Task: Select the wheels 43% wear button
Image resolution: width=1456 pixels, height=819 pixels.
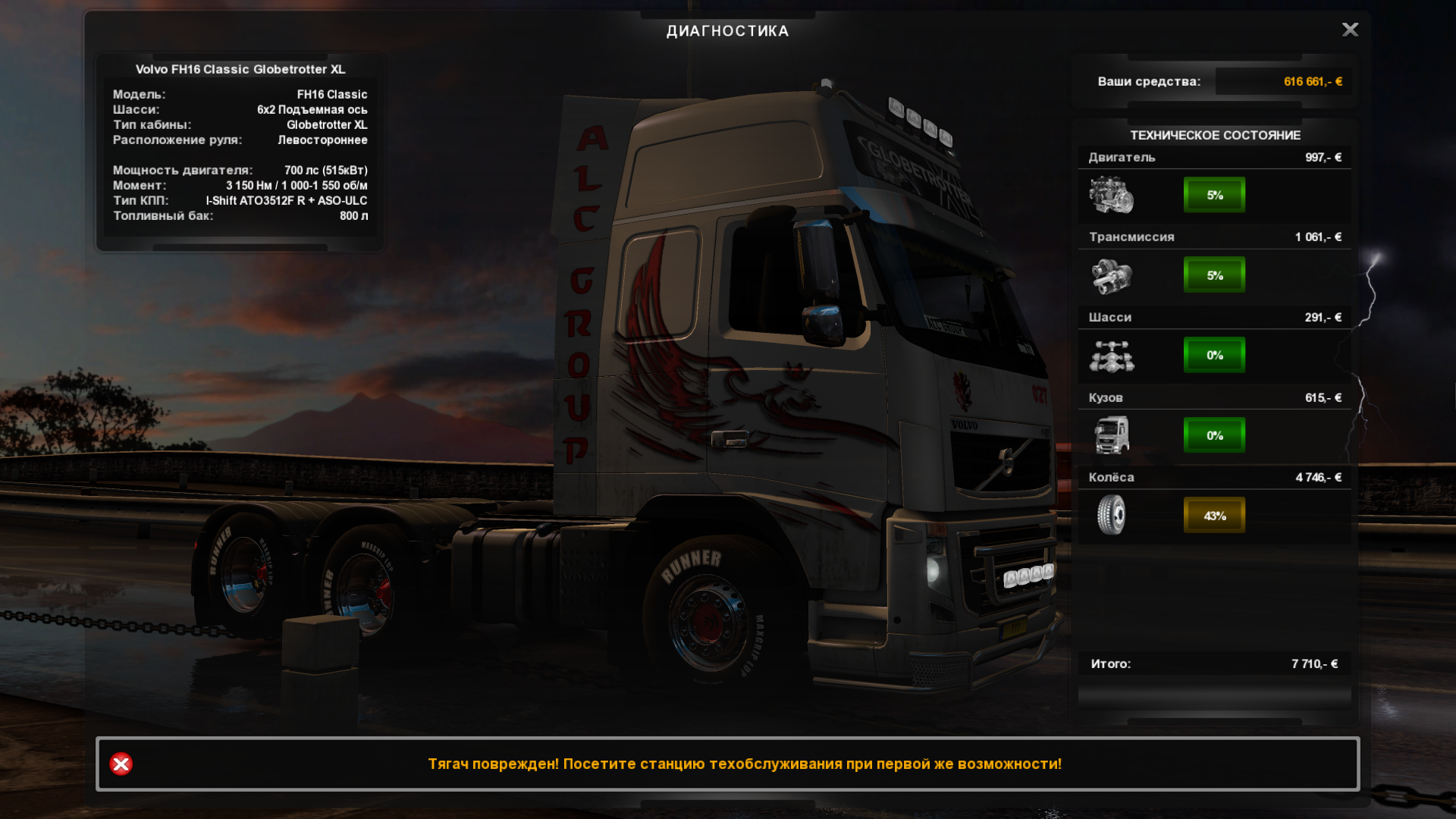Action: tap(1214, 516)
